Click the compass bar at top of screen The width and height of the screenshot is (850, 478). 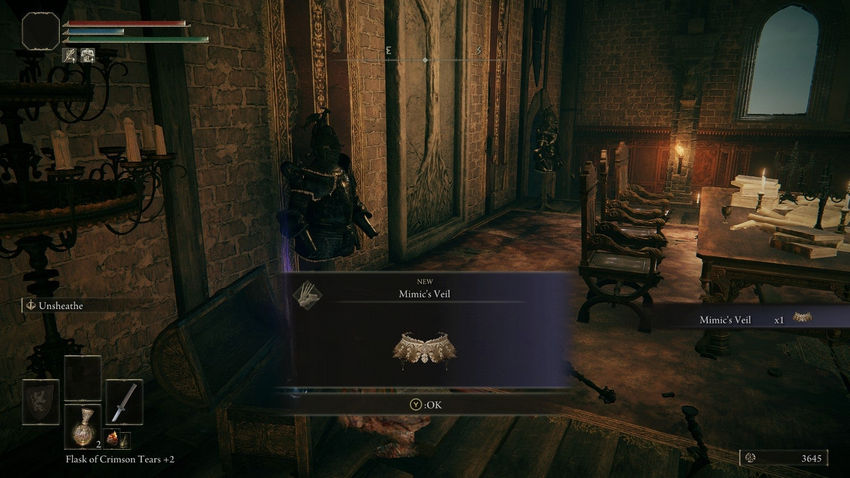[425, 60]
